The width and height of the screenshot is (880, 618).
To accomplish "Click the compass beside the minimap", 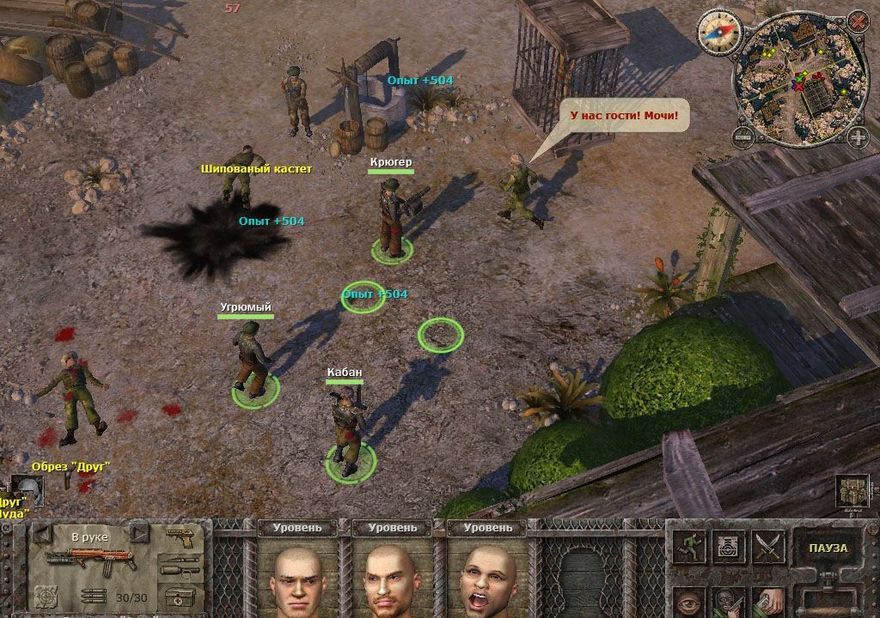I will pyautogui.click(x=717, y=30).
